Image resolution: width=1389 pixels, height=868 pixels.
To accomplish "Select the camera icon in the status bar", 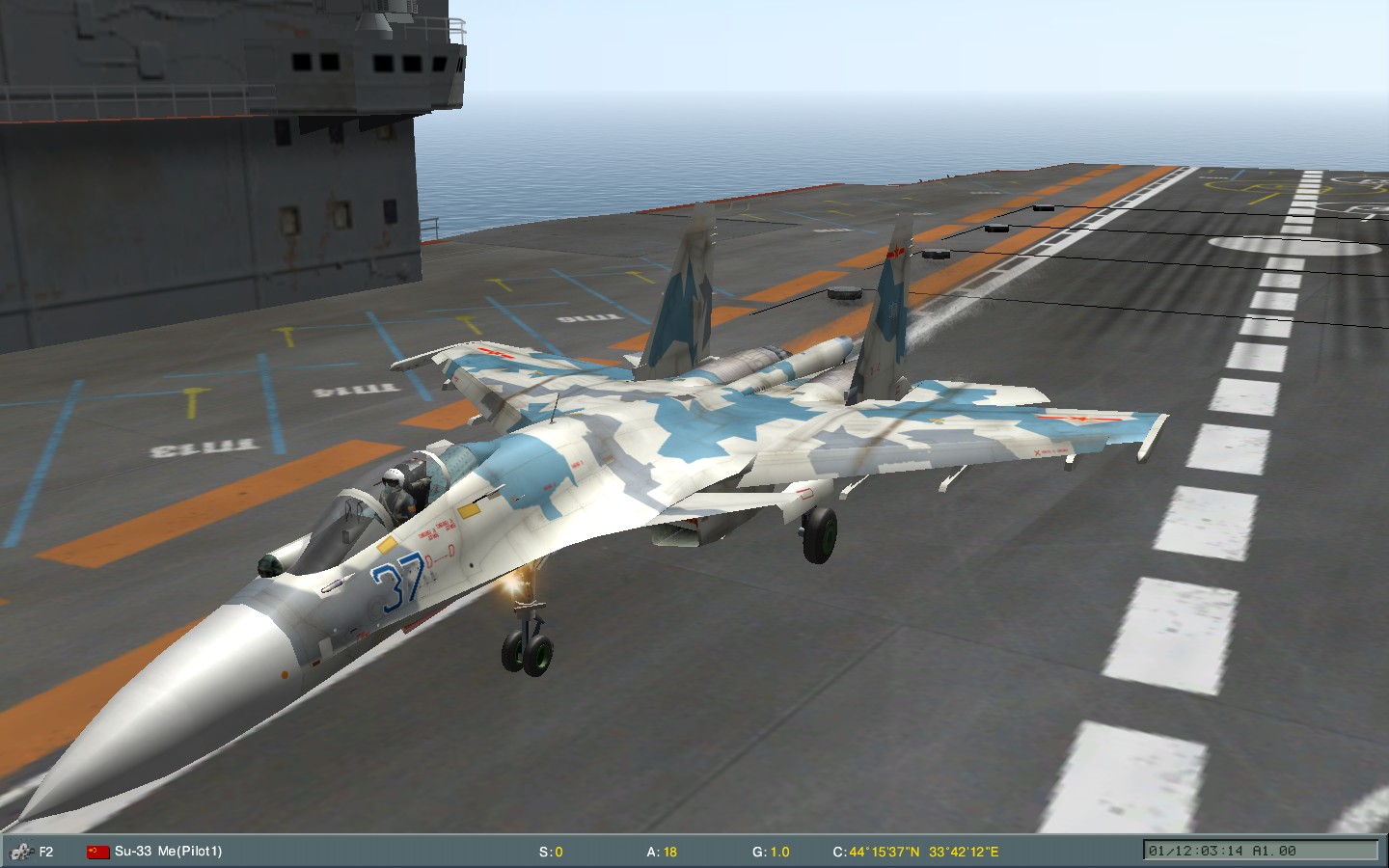I will 21,851.
